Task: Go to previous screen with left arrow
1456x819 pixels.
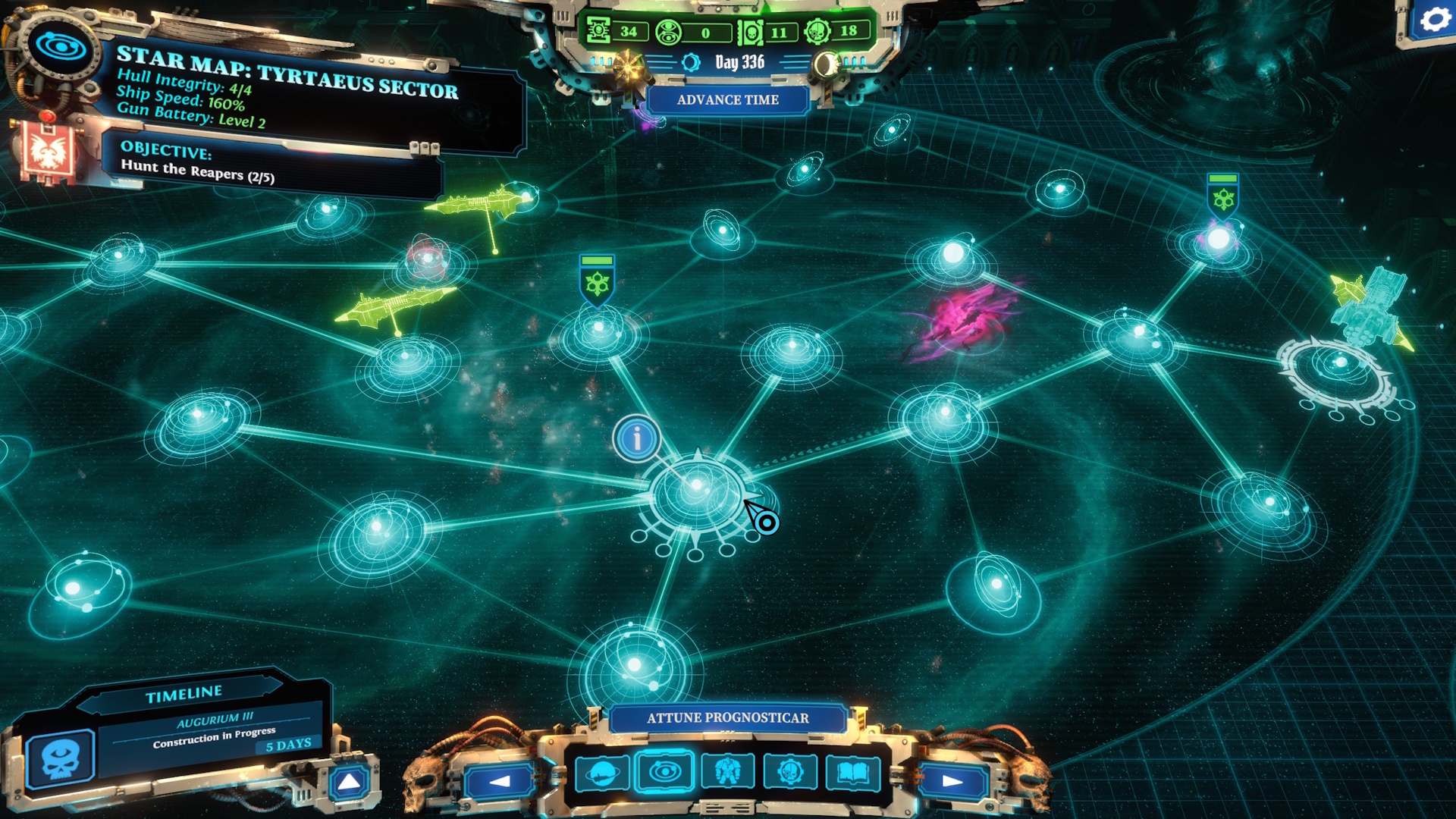Action: point(500,781)
